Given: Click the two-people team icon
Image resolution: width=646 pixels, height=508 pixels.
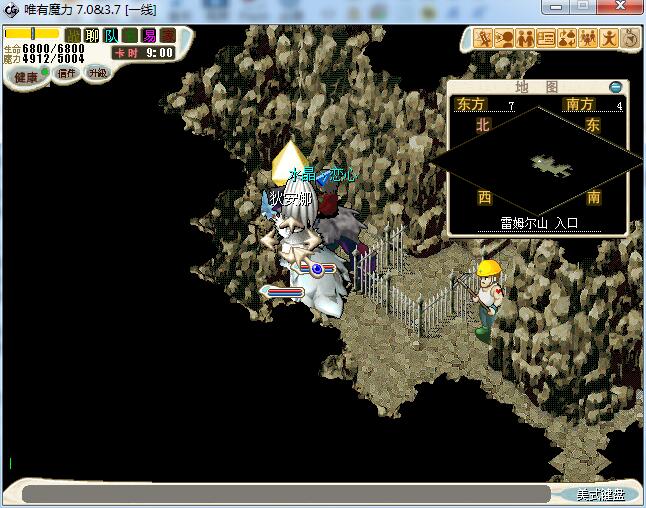Looking at the screenshot, I should pyautogui.click(x=525, y=38).
